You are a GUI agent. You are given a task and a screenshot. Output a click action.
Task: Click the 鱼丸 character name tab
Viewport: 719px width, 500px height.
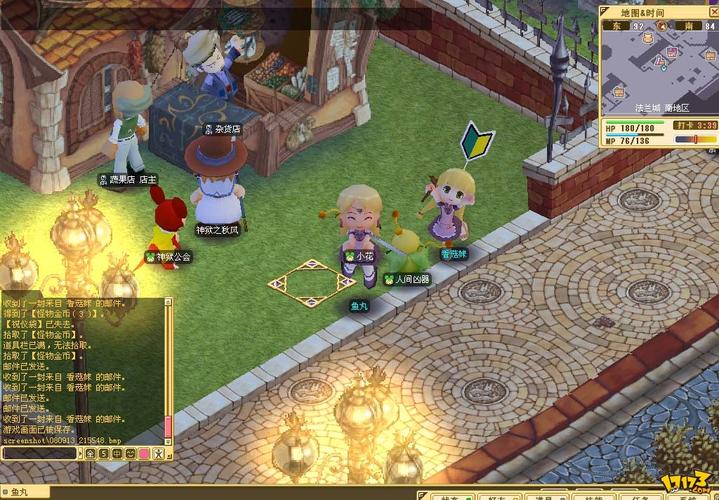[x=20, y=491]
